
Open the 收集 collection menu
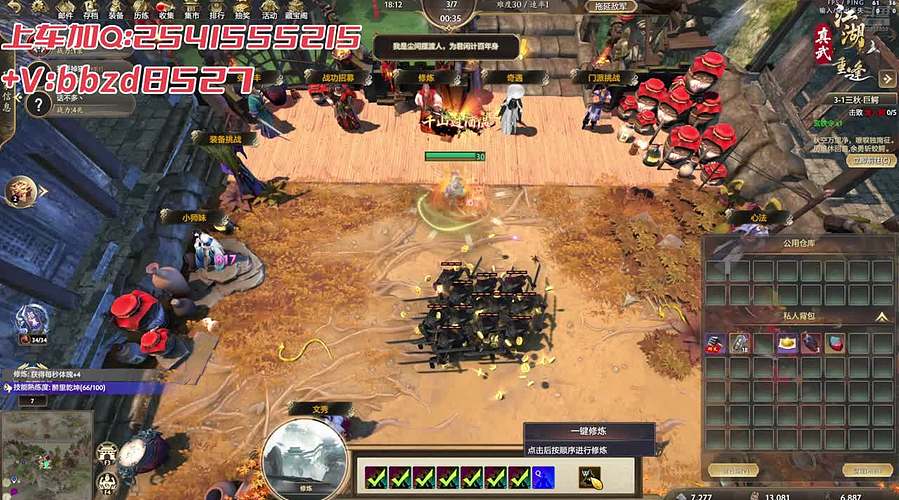point(166,9)
